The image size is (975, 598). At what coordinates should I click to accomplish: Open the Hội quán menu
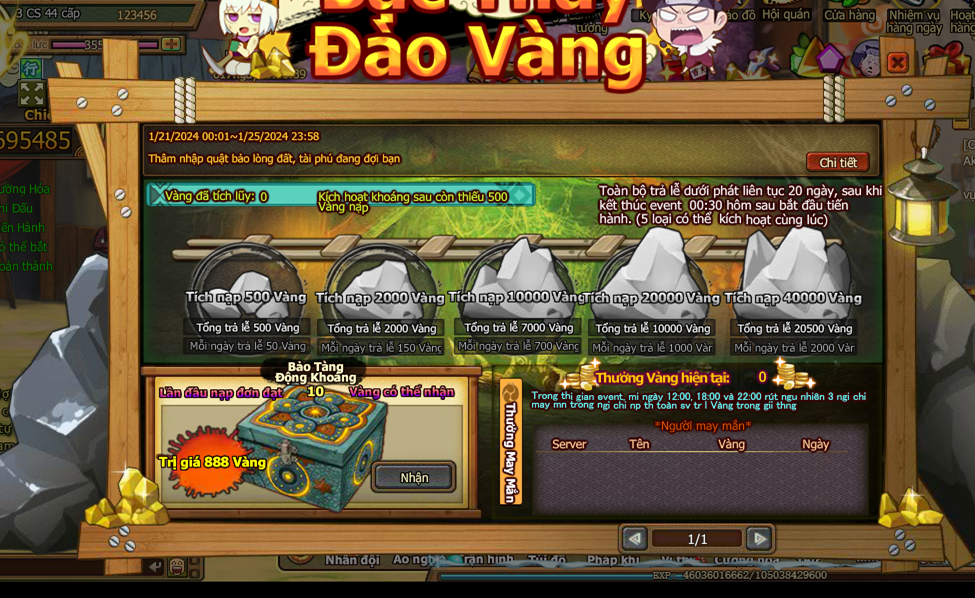point(785,15)
